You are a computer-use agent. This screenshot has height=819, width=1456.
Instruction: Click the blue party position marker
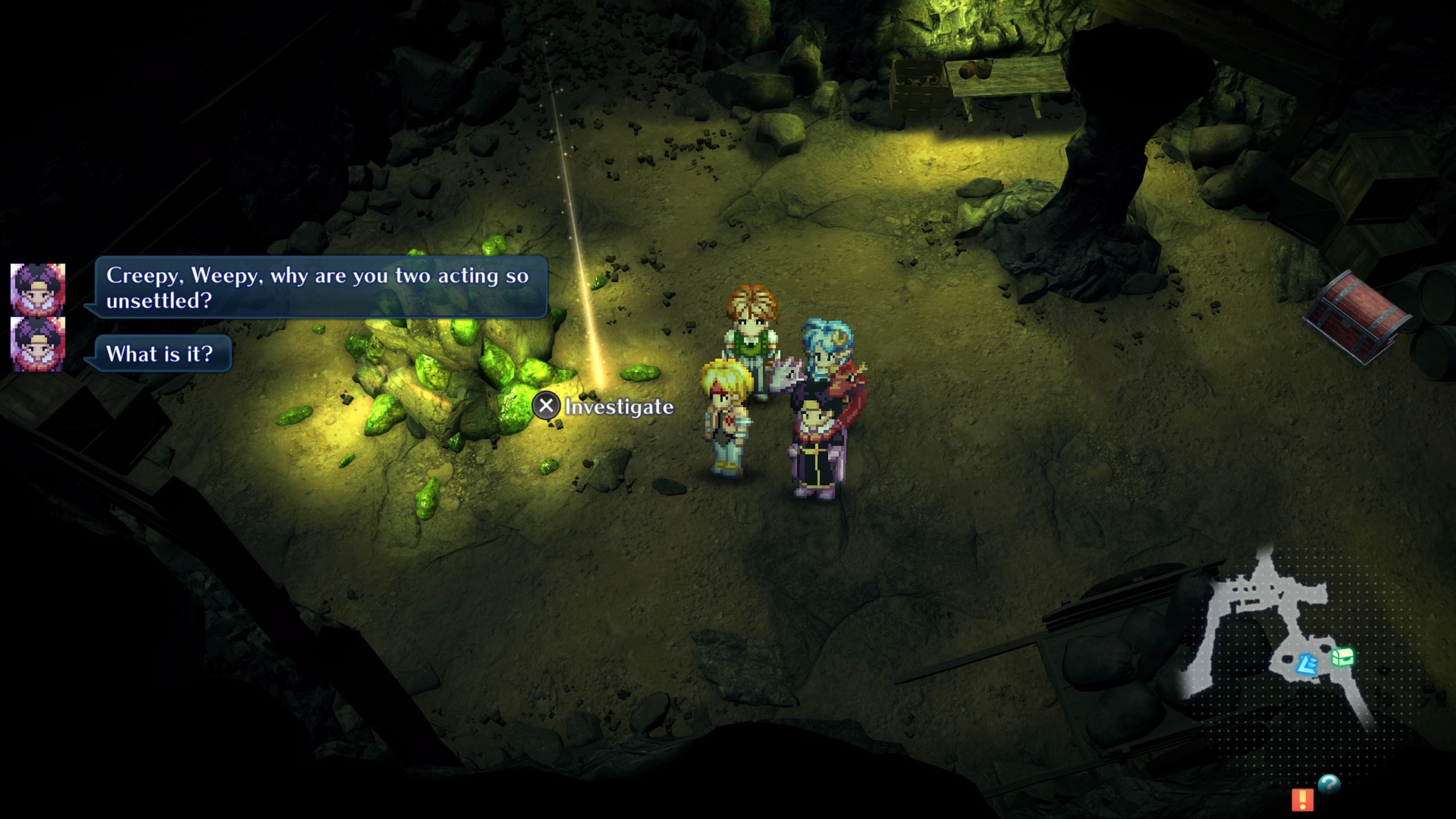click(x=1308, y=664)
